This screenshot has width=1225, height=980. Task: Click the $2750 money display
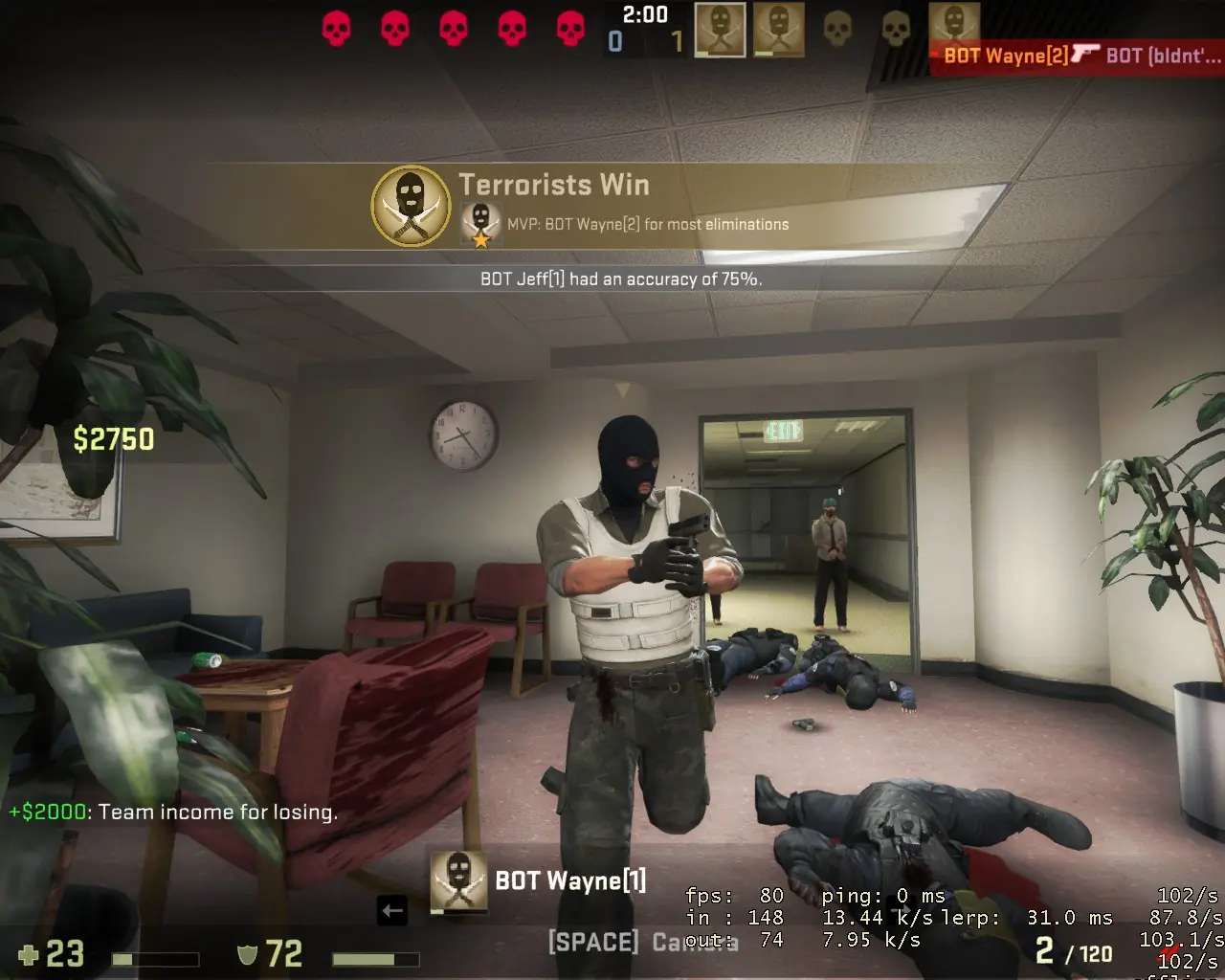[113, 439]
